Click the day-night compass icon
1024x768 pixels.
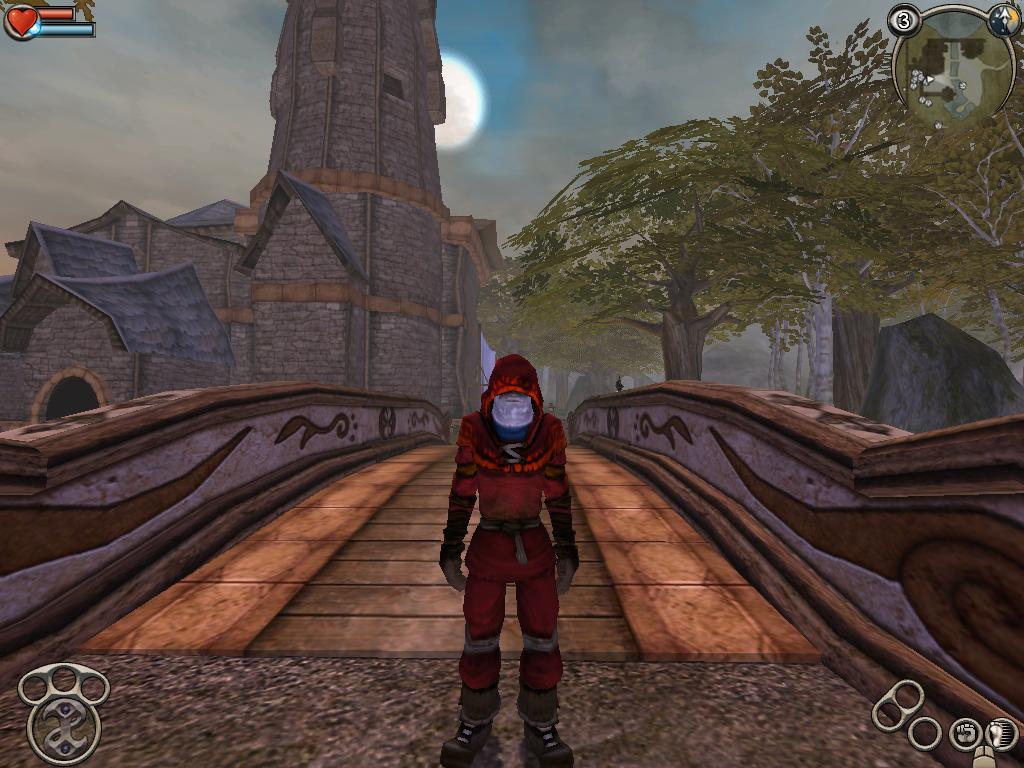[1003, 20]
